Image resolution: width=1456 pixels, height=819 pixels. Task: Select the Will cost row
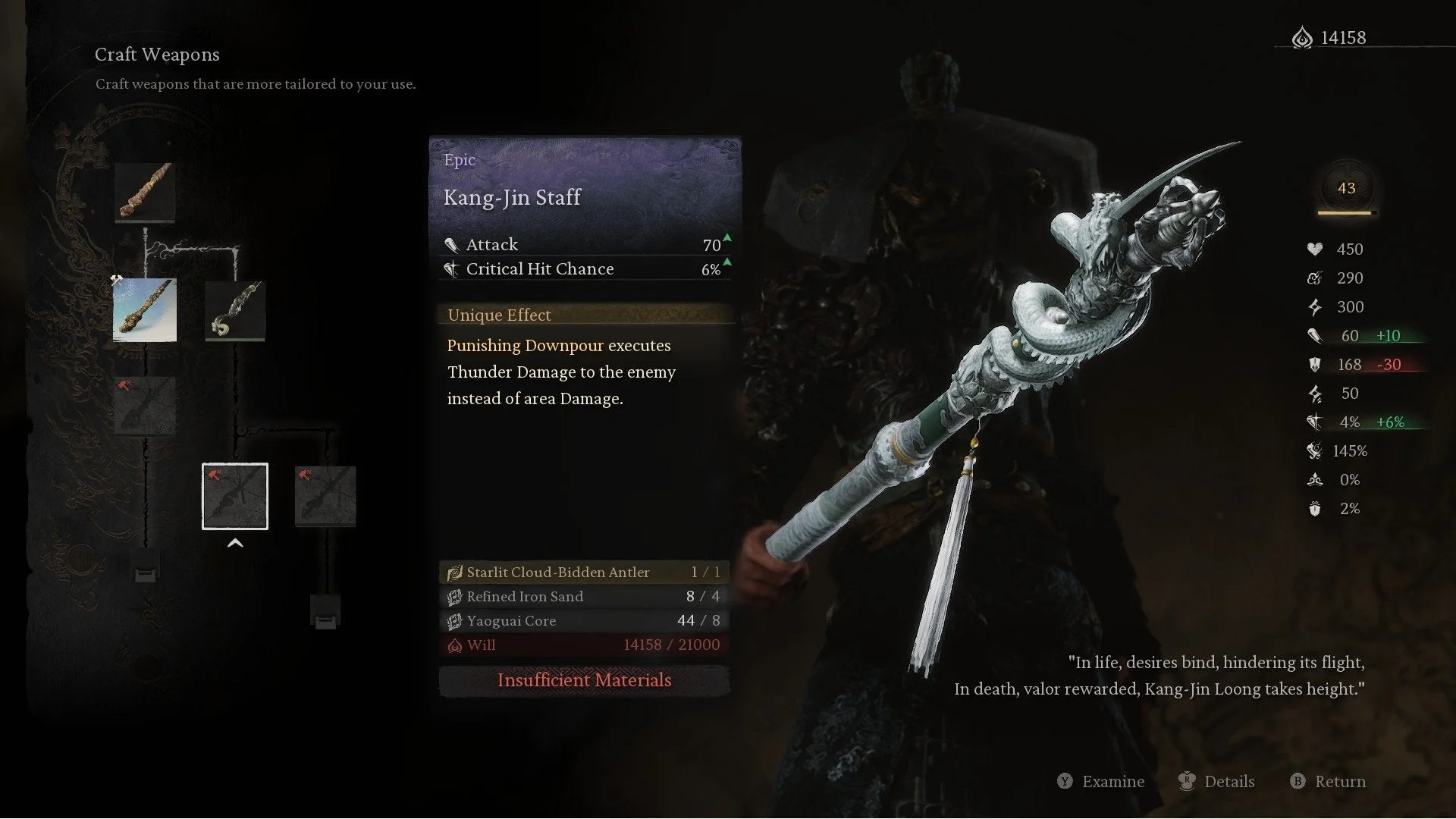point(584,645)
